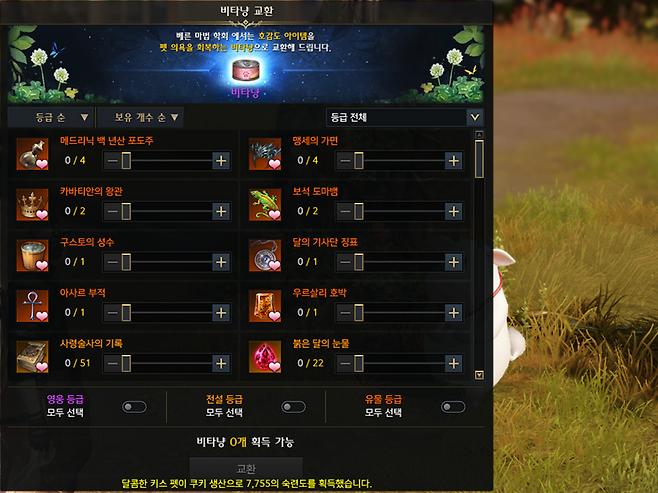Adjust the 보석 도마뱀 quantity slider
This screenshot has width=658, height=493.
coord(359,211)
